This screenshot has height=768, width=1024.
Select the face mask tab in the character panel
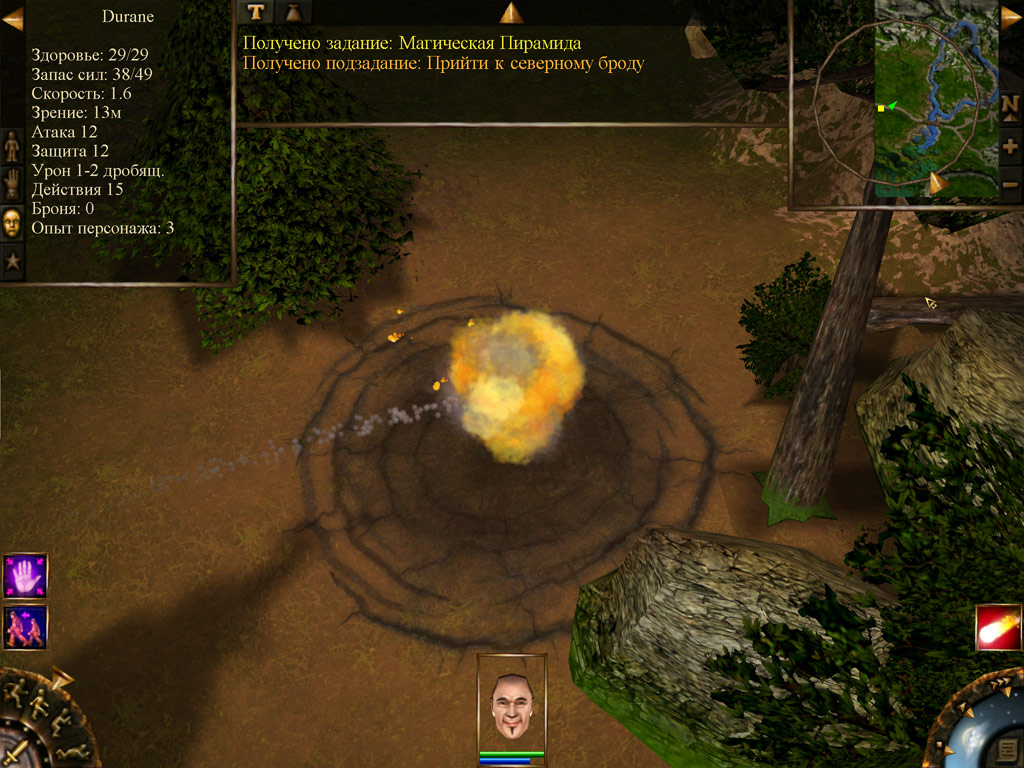pos(12,222)
